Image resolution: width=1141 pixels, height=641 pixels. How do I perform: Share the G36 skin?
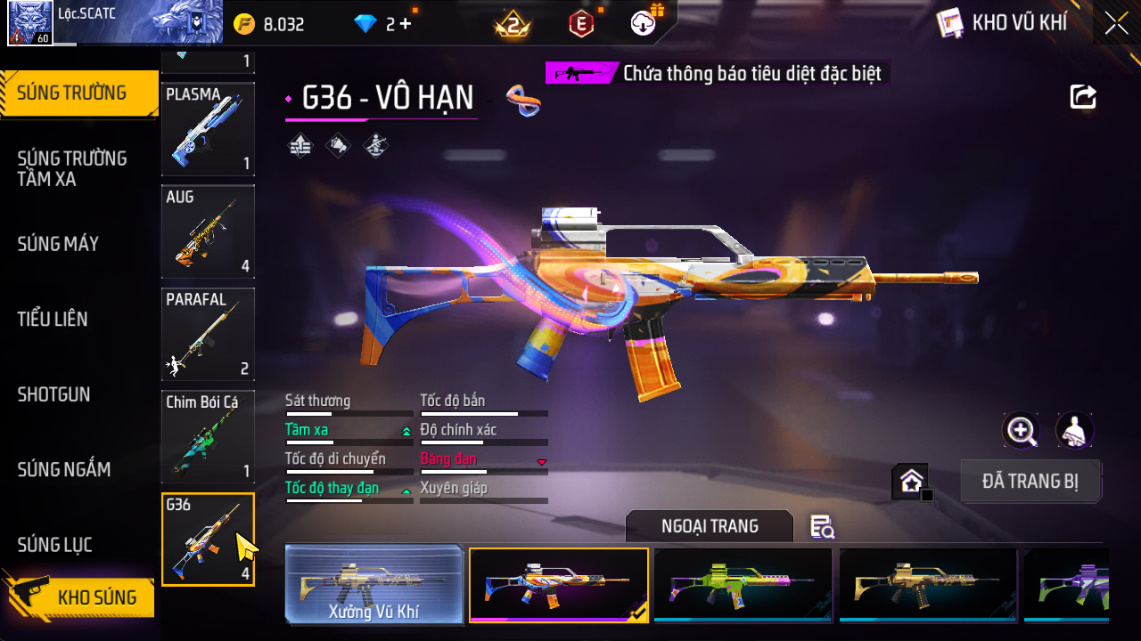point(1083,97)
